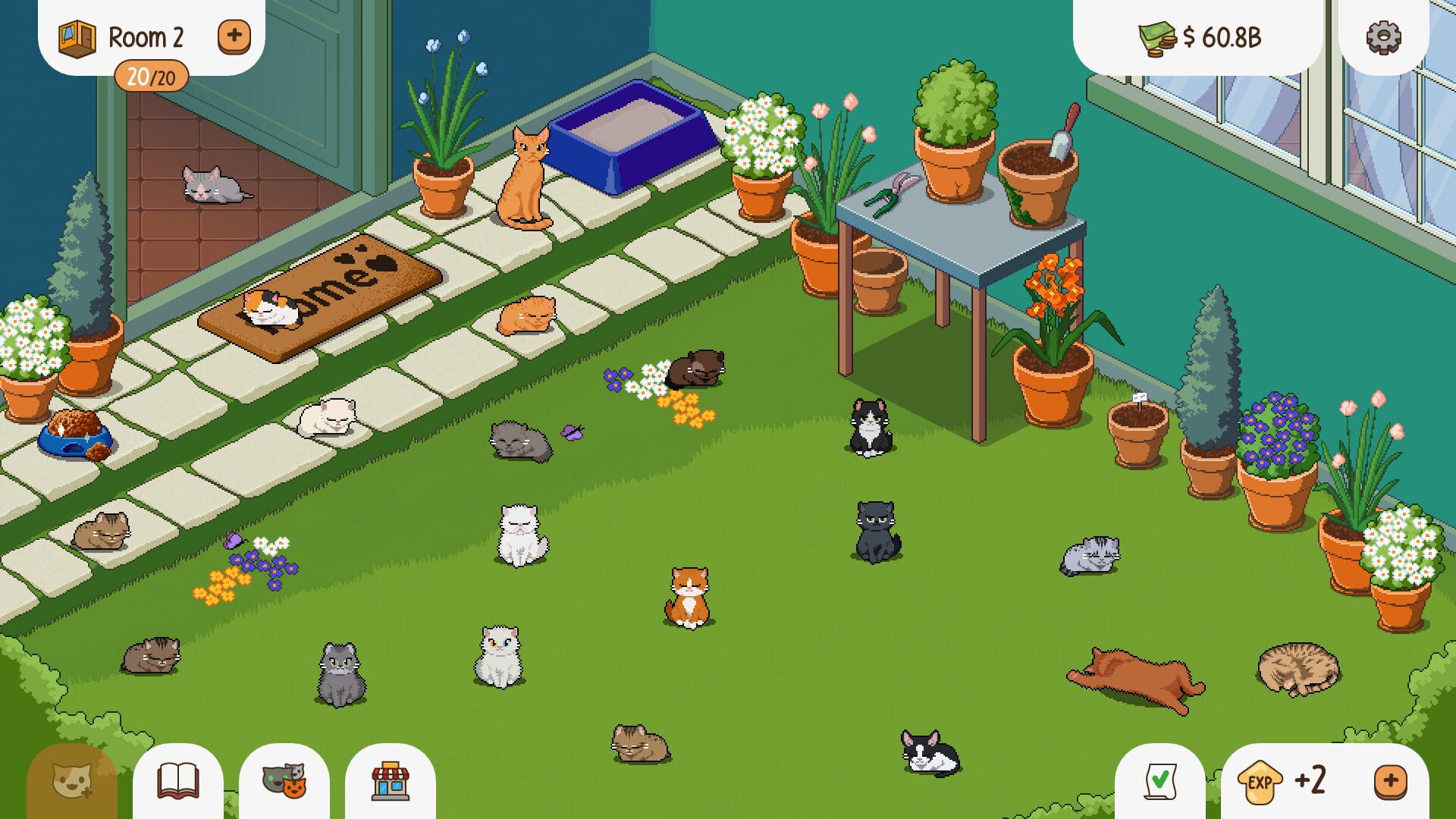Click the money stack icon
1456x819 pixels.
(1155, 35)
